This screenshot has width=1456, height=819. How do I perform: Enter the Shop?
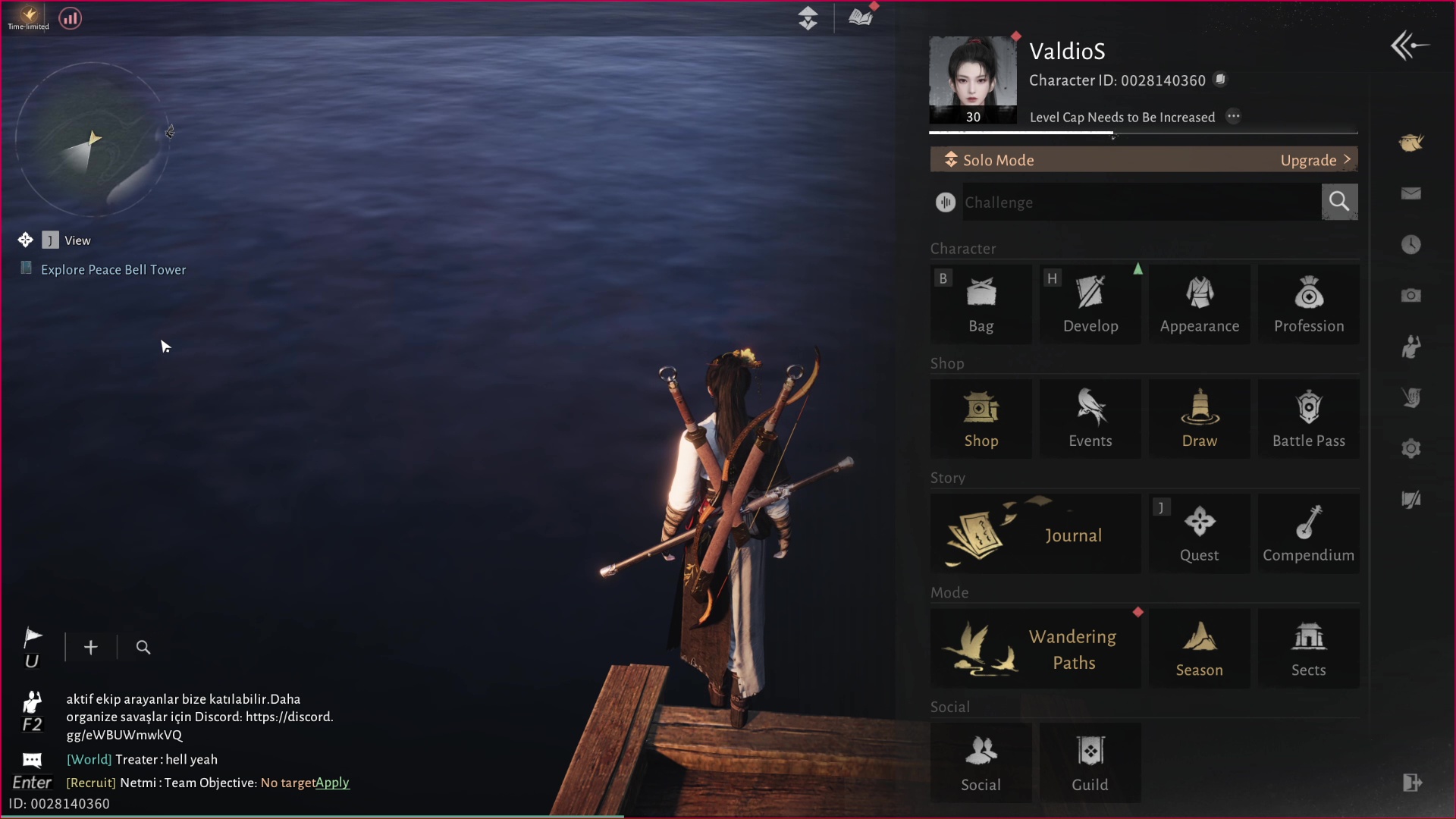981,419
